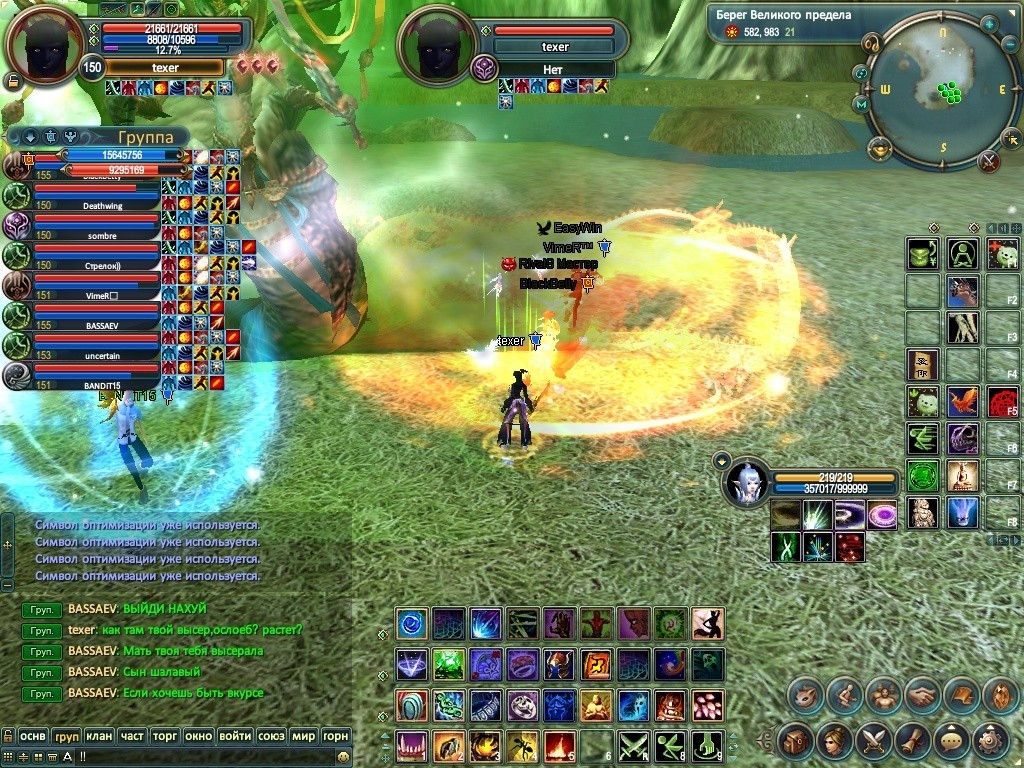Click the blue swirl skill icon
Screen dimensions: 1024x768
tap(411, 625)
